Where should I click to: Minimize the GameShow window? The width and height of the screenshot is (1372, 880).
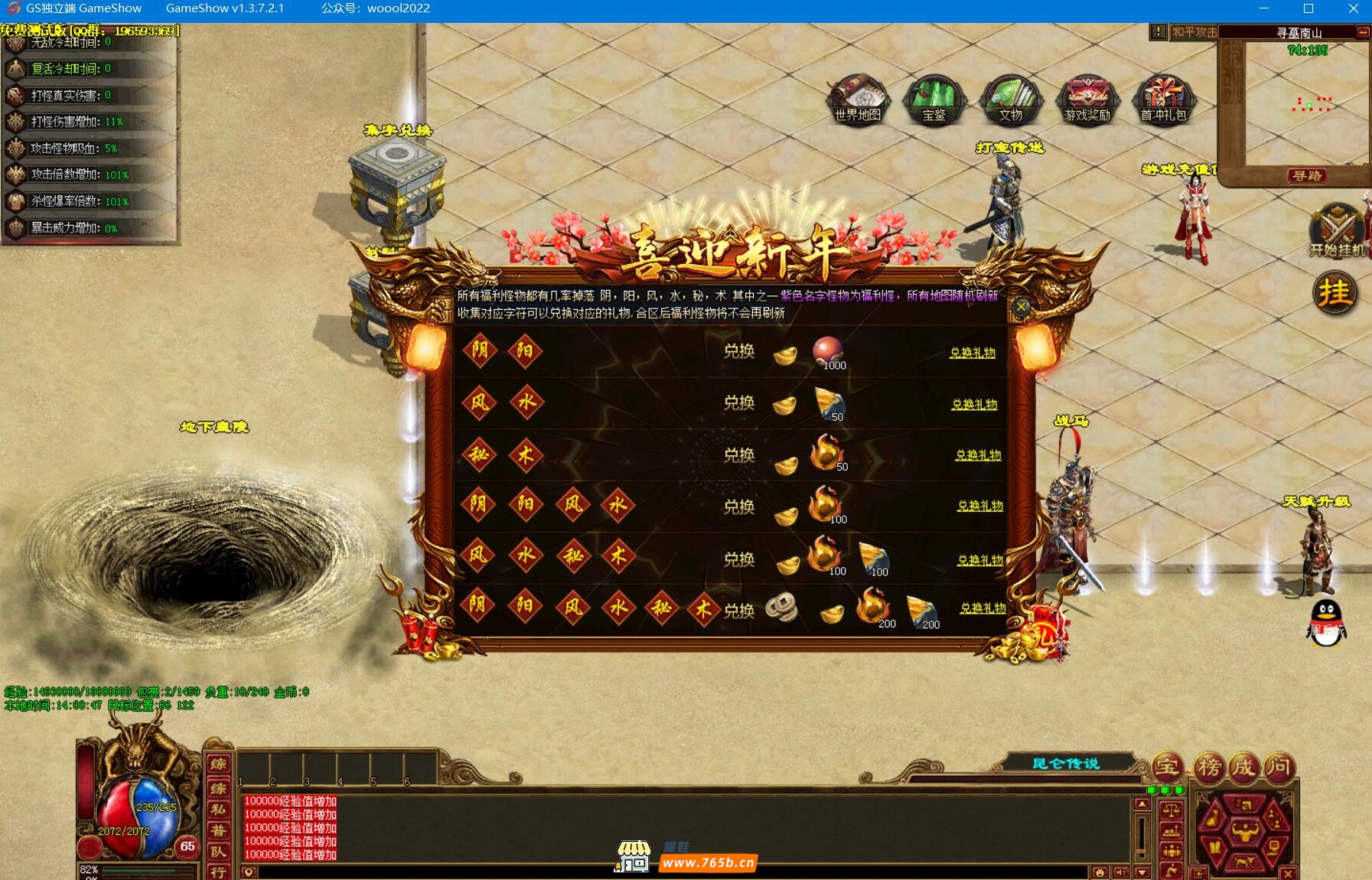coord(1264,8)
